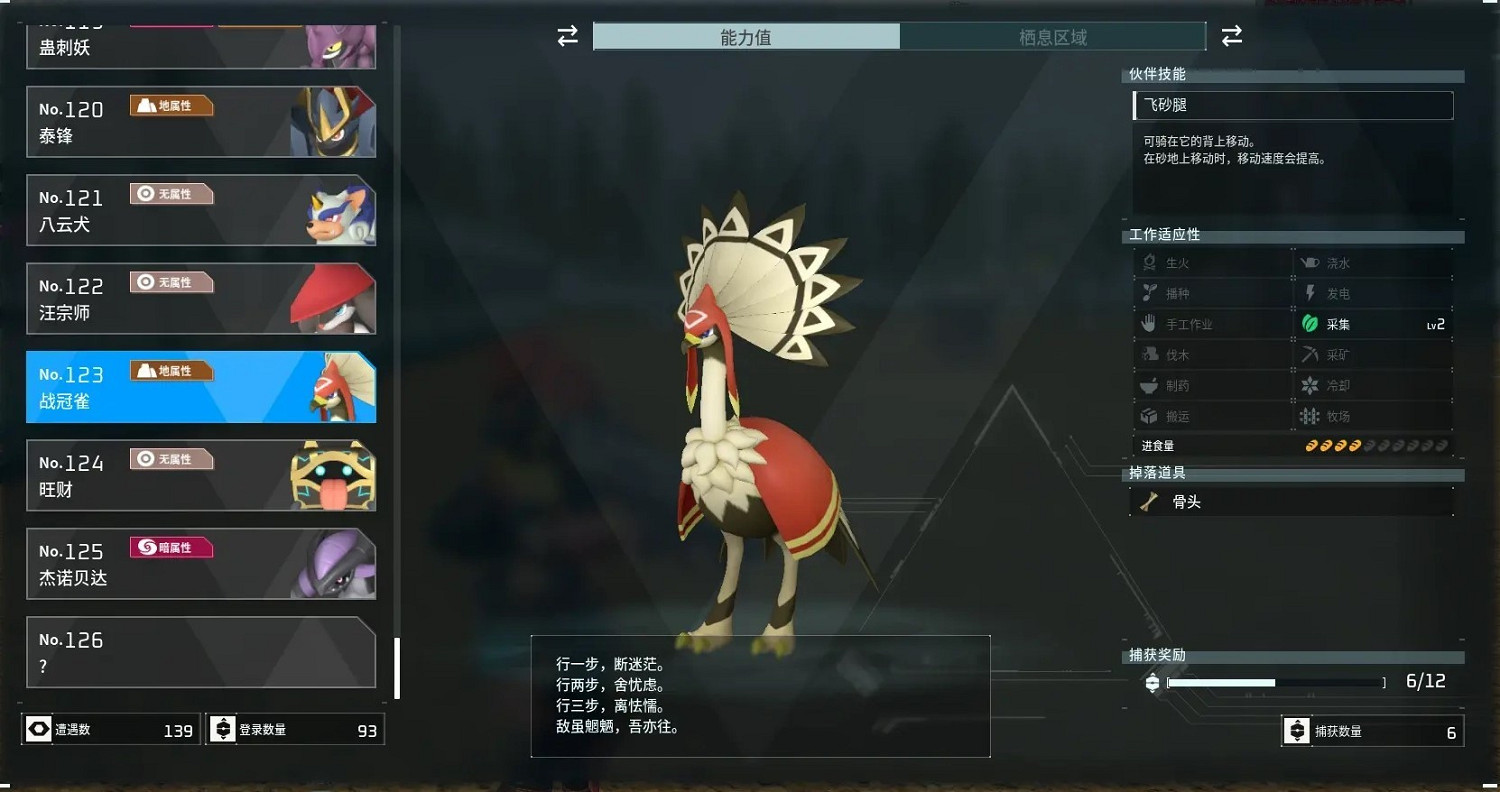Click the 发电 (electricity) work icon
This screenshot has width=1500, height=792.
point(1311,293)
